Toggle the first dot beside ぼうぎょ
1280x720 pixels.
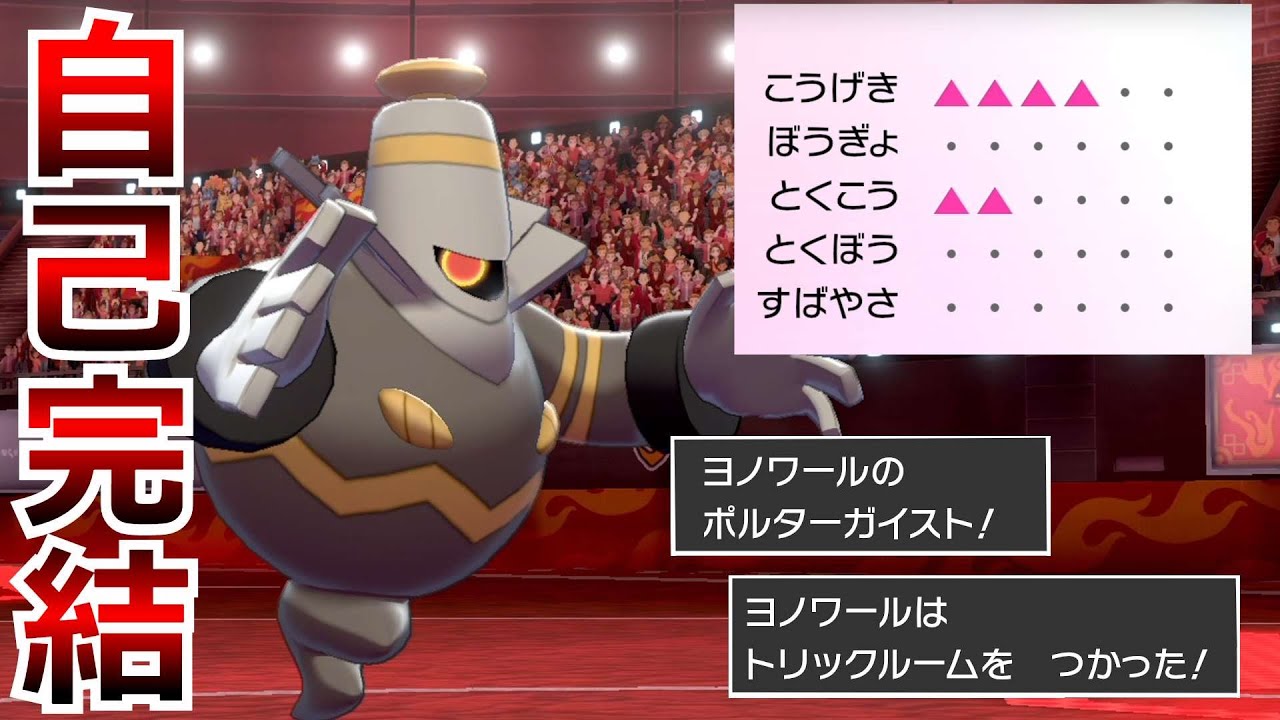pos(950,148)
